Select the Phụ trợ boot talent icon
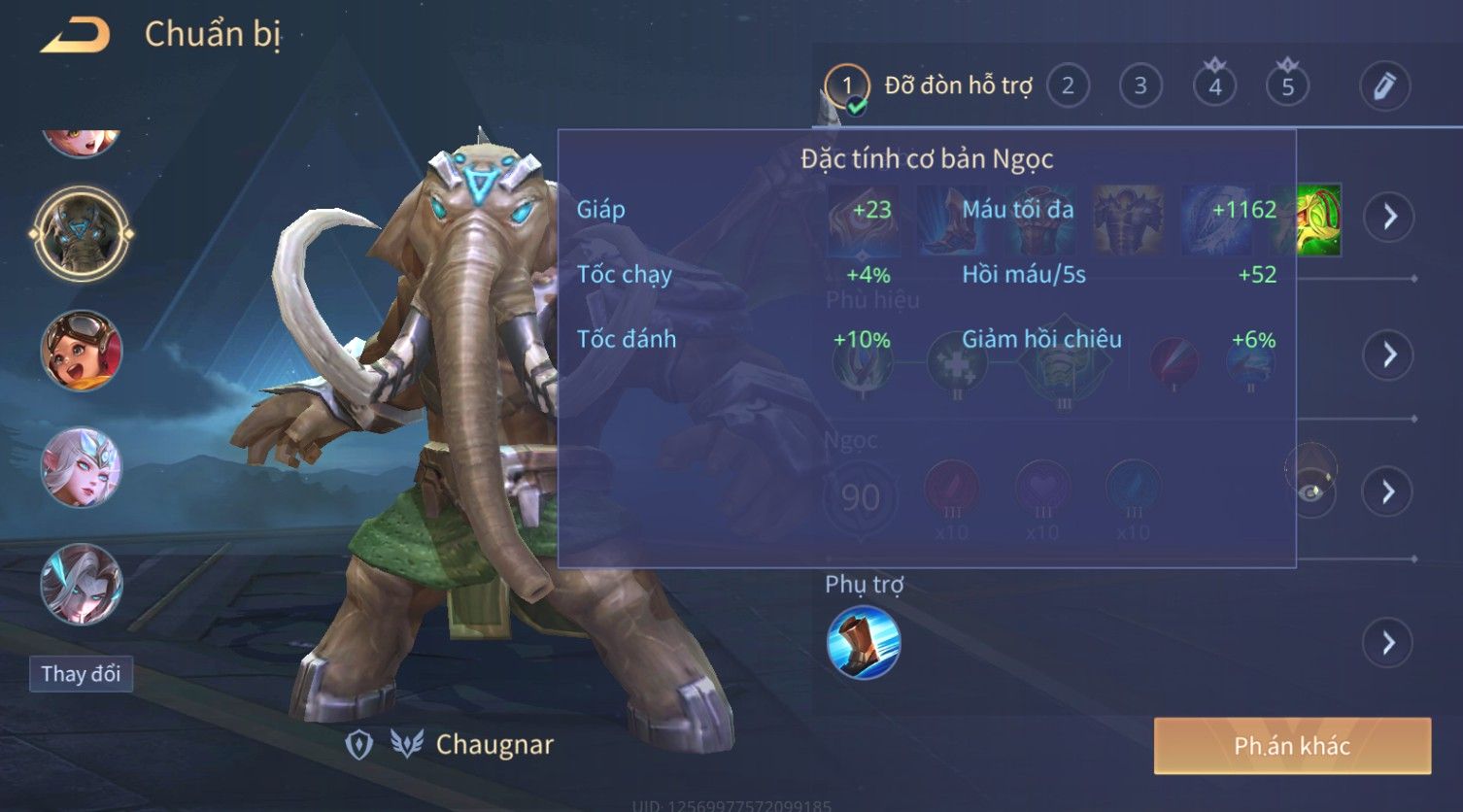1463x812 pixels. (x=863, y=642)
